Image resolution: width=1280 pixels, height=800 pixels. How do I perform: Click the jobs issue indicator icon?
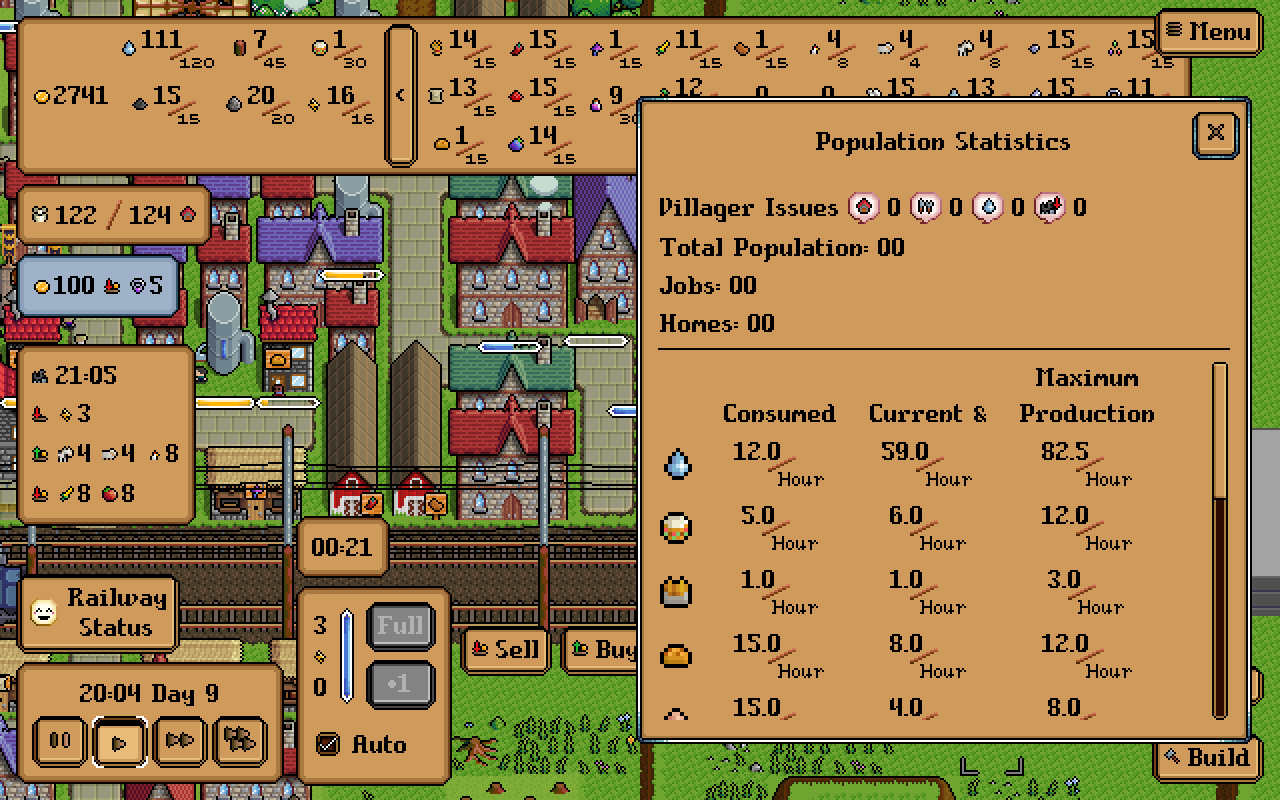pyautogui.click(x=923, y=207)
